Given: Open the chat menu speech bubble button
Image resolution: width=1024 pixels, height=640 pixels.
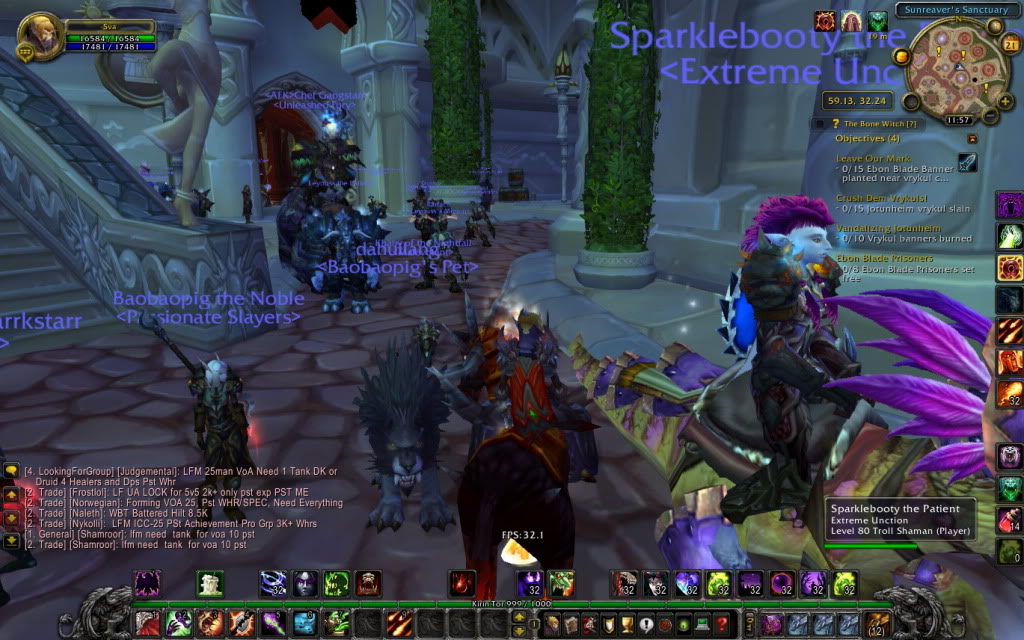Looking at the screenshot, I should click(11, 469).
